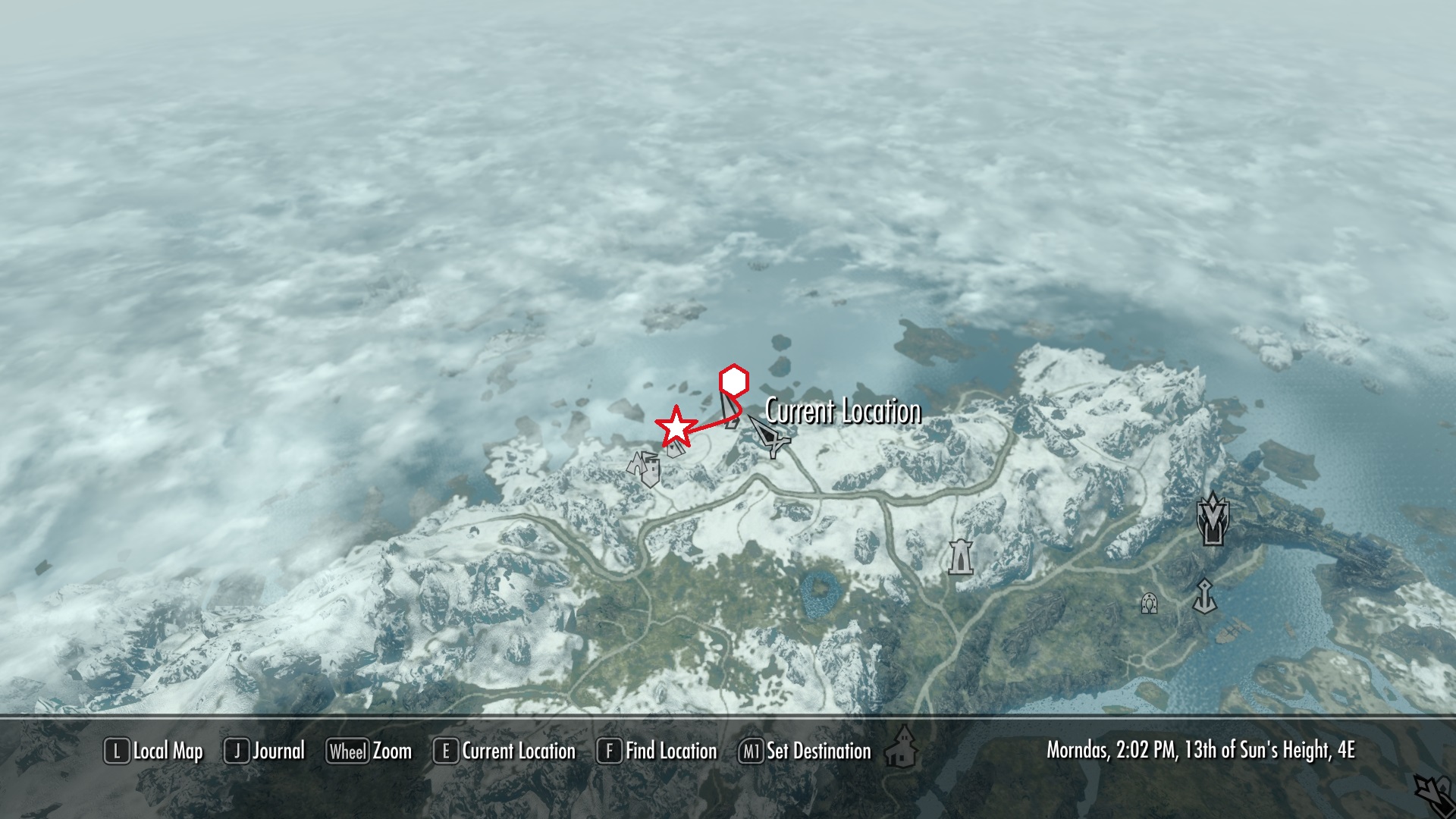Click the red hexagon quest marker

point(733,380)
